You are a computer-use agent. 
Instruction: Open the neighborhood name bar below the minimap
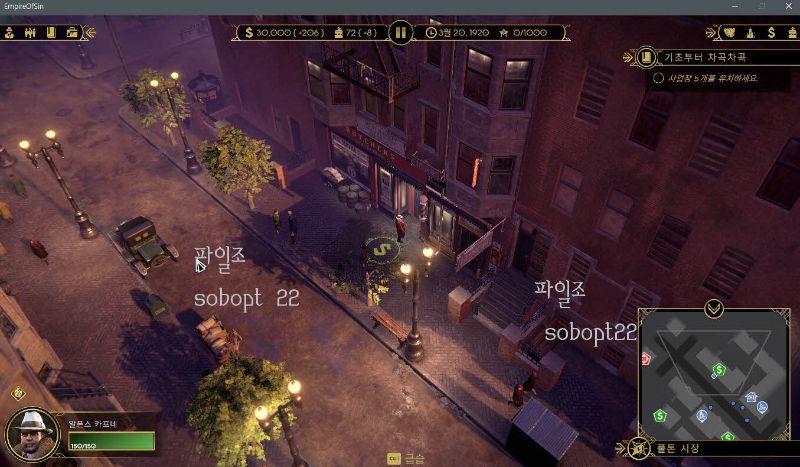(x=710, y=448)
